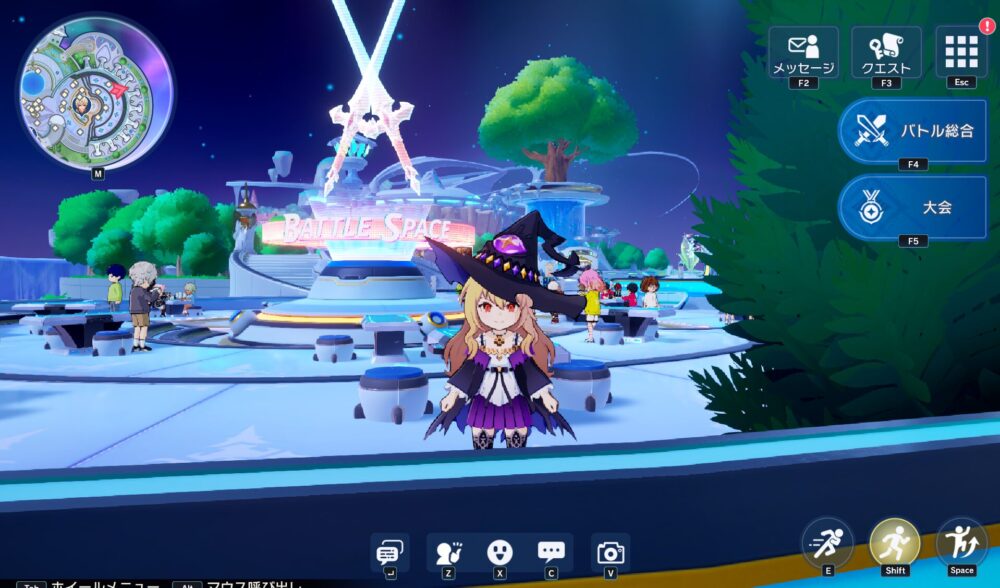This screenshot has width=1000, height=588.
Task: Select the バトル総合 battle button
Action: tap(912, 130)
